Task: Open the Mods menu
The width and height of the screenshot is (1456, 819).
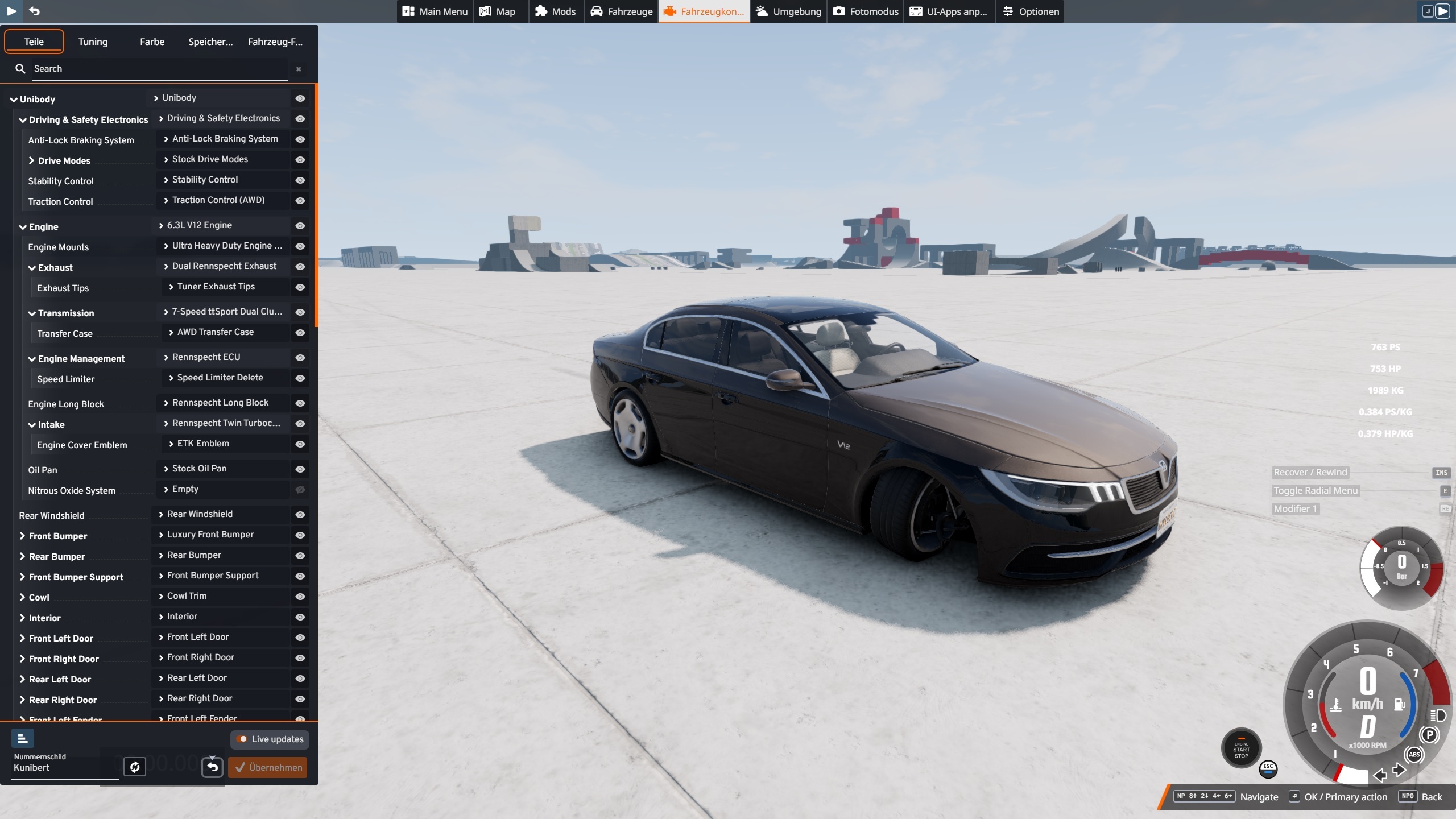Action: pos(556,11)
